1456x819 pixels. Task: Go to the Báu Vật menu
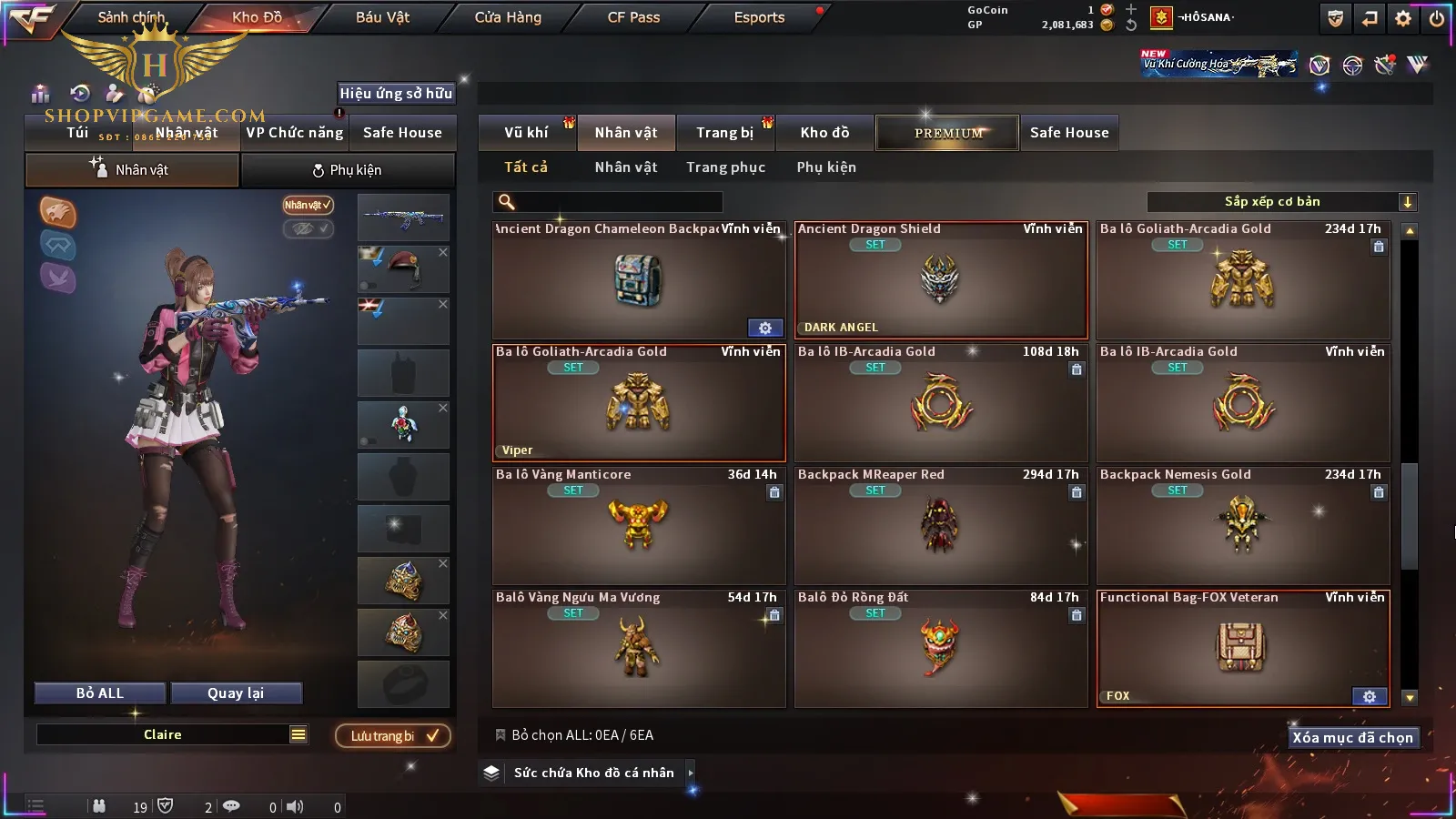pyautogui.click(x=382, y=17)
